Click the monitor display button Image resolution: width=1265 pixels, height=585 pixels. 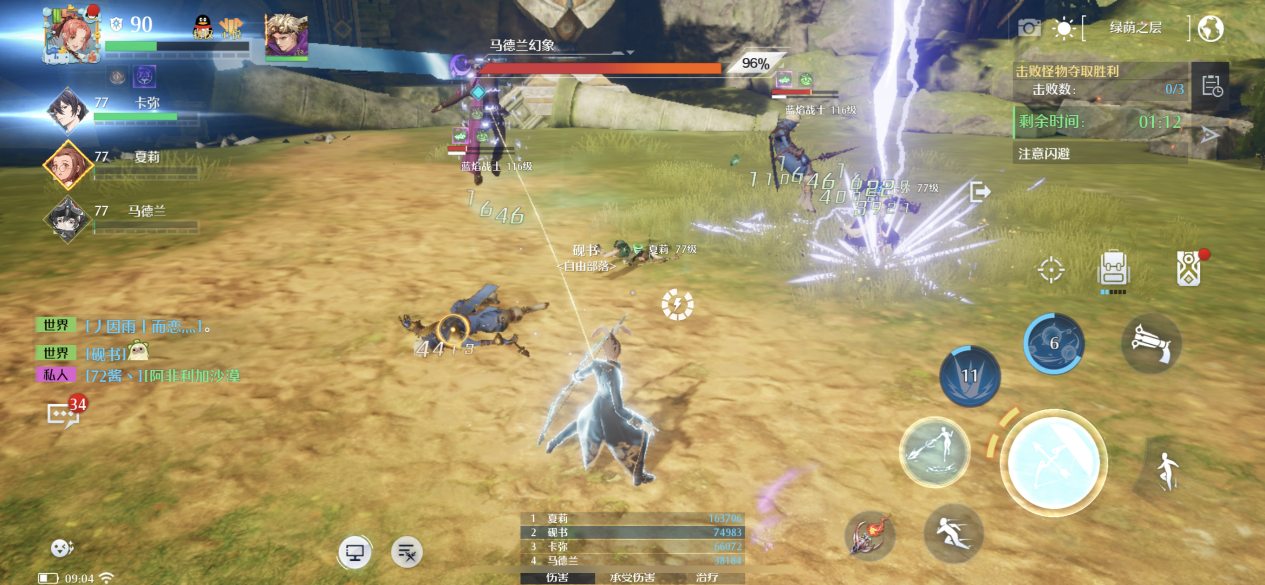[x=353, y=551]
